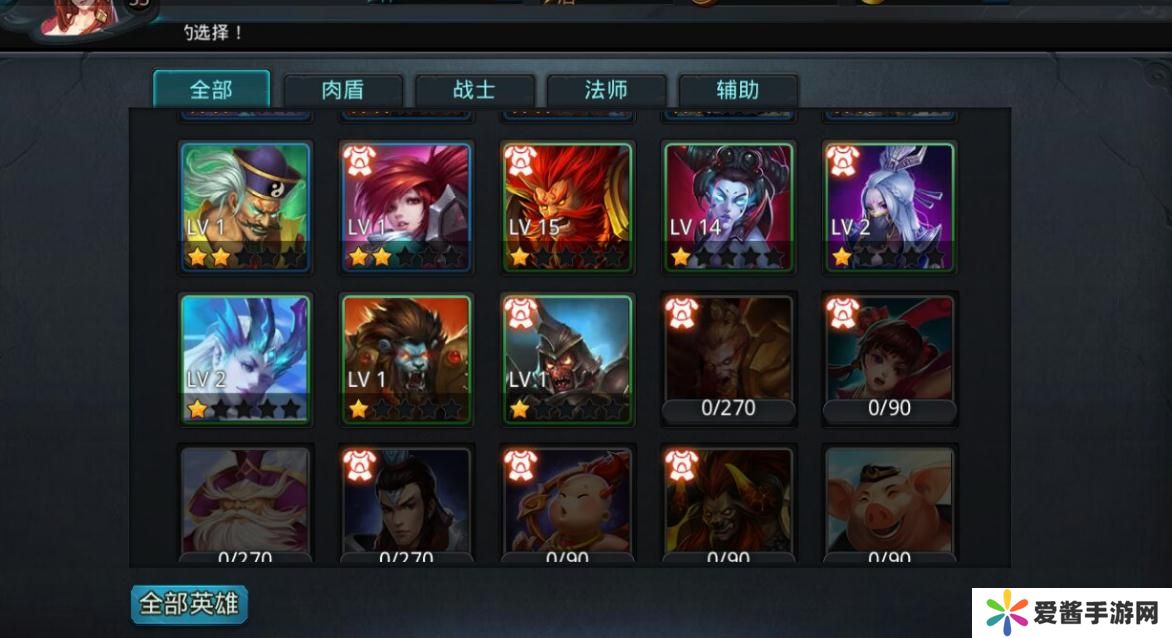Select the LV 14 blue-faced demoness hero

pos(728,207)
